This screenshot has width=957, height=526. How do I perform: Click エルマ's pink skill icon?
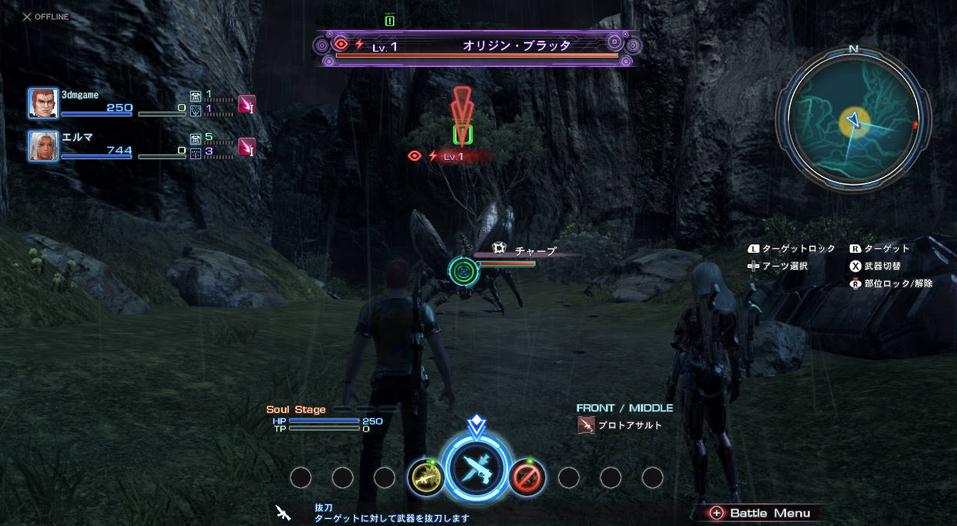(x=246, y=146)
